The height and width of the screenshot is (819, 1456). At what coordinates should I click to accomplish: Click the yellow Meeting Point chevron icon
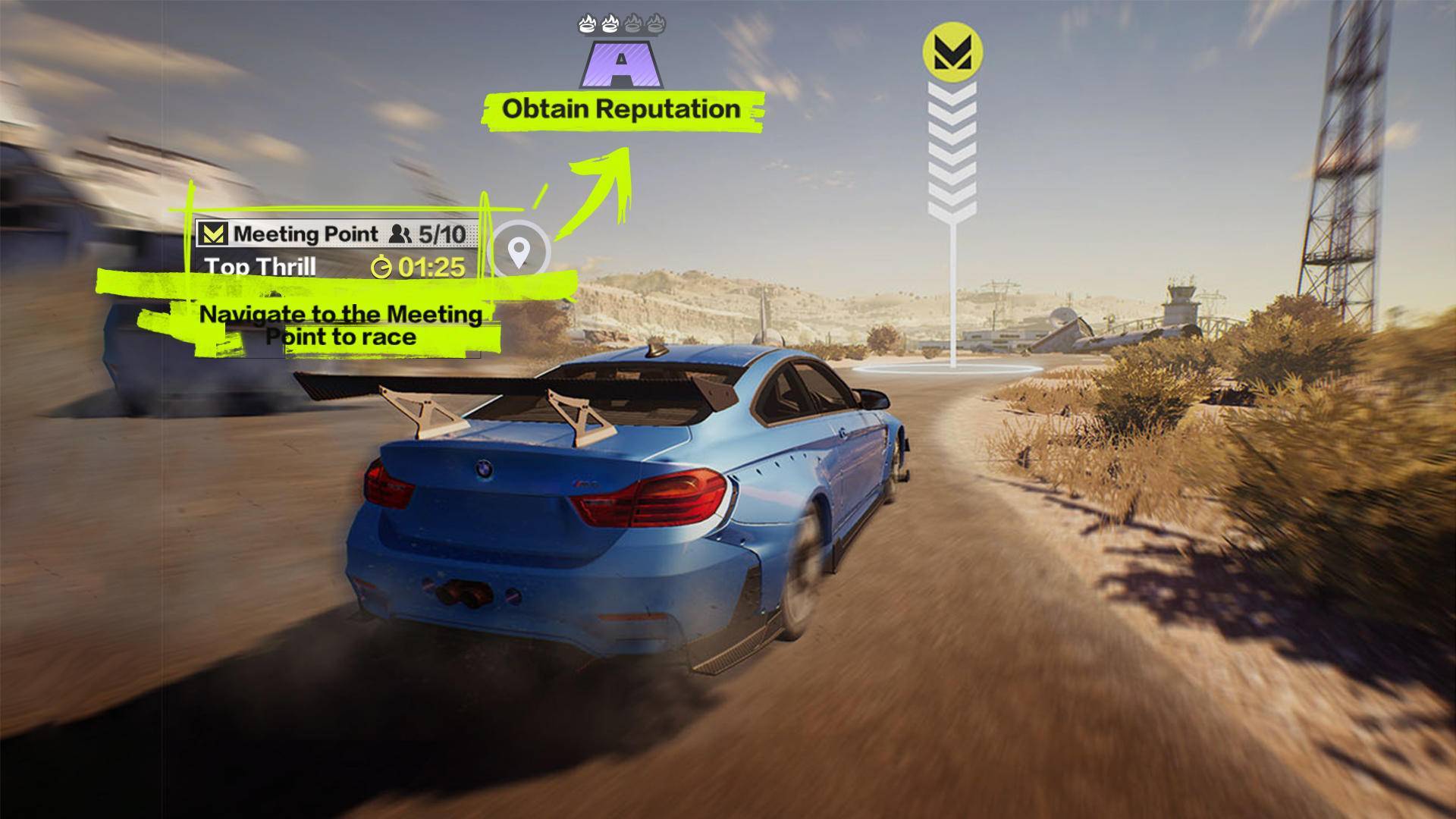tap(215, 234)
